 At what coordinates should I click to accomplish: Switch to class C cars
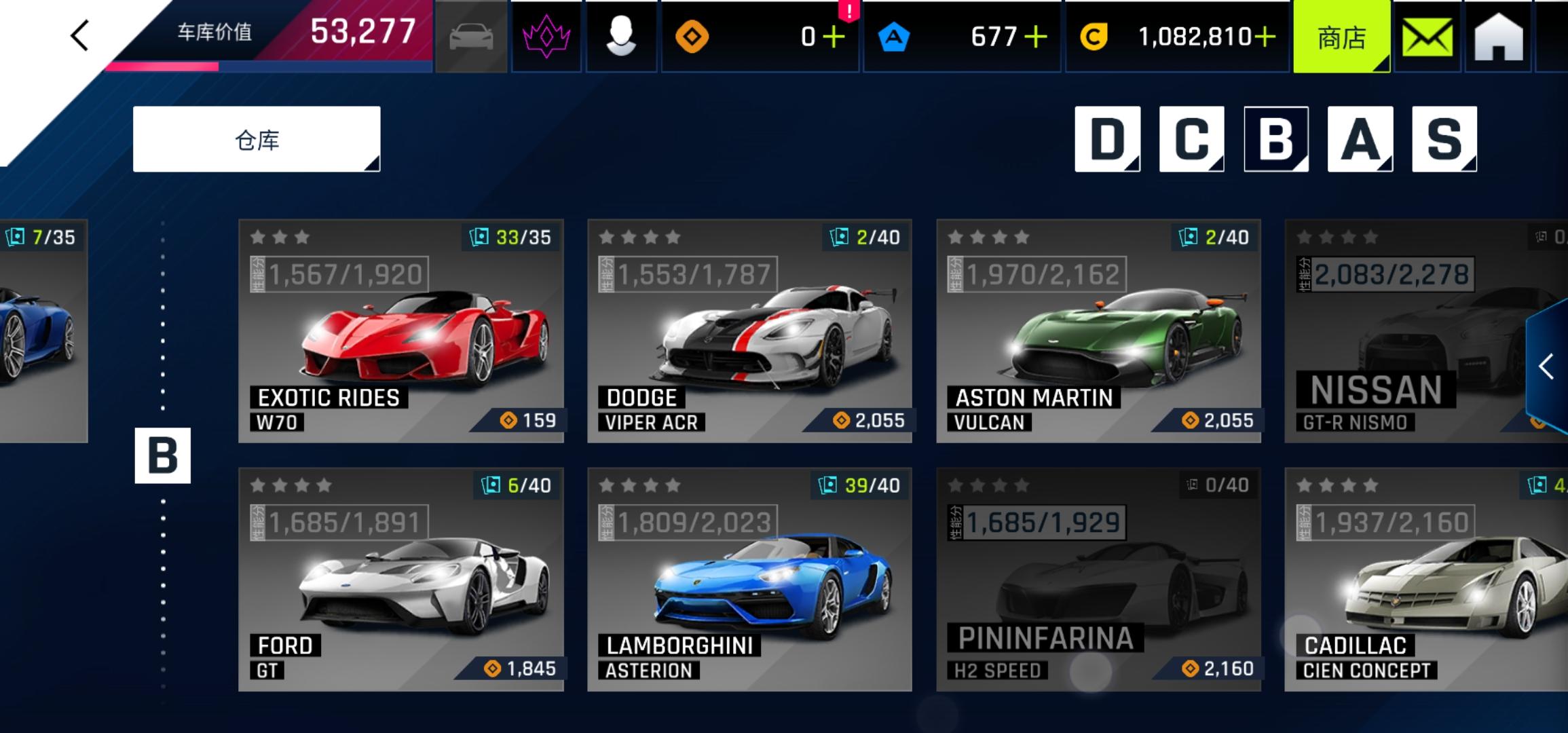pyautogui.click(x=1191, y=139)
